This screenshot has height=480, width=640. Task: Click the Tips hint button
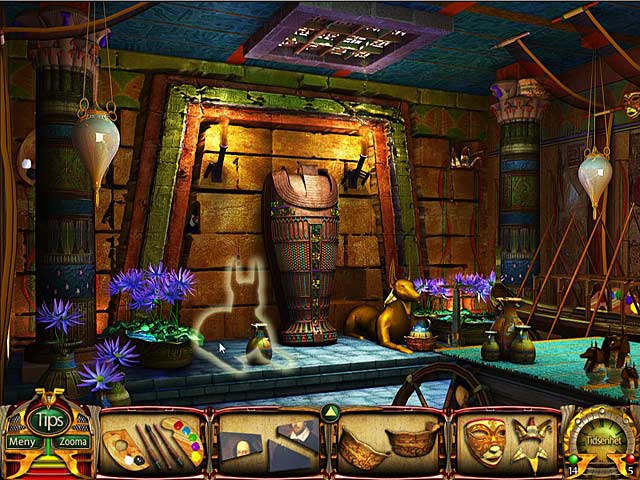pyautogui.click(x=46, y=419)
